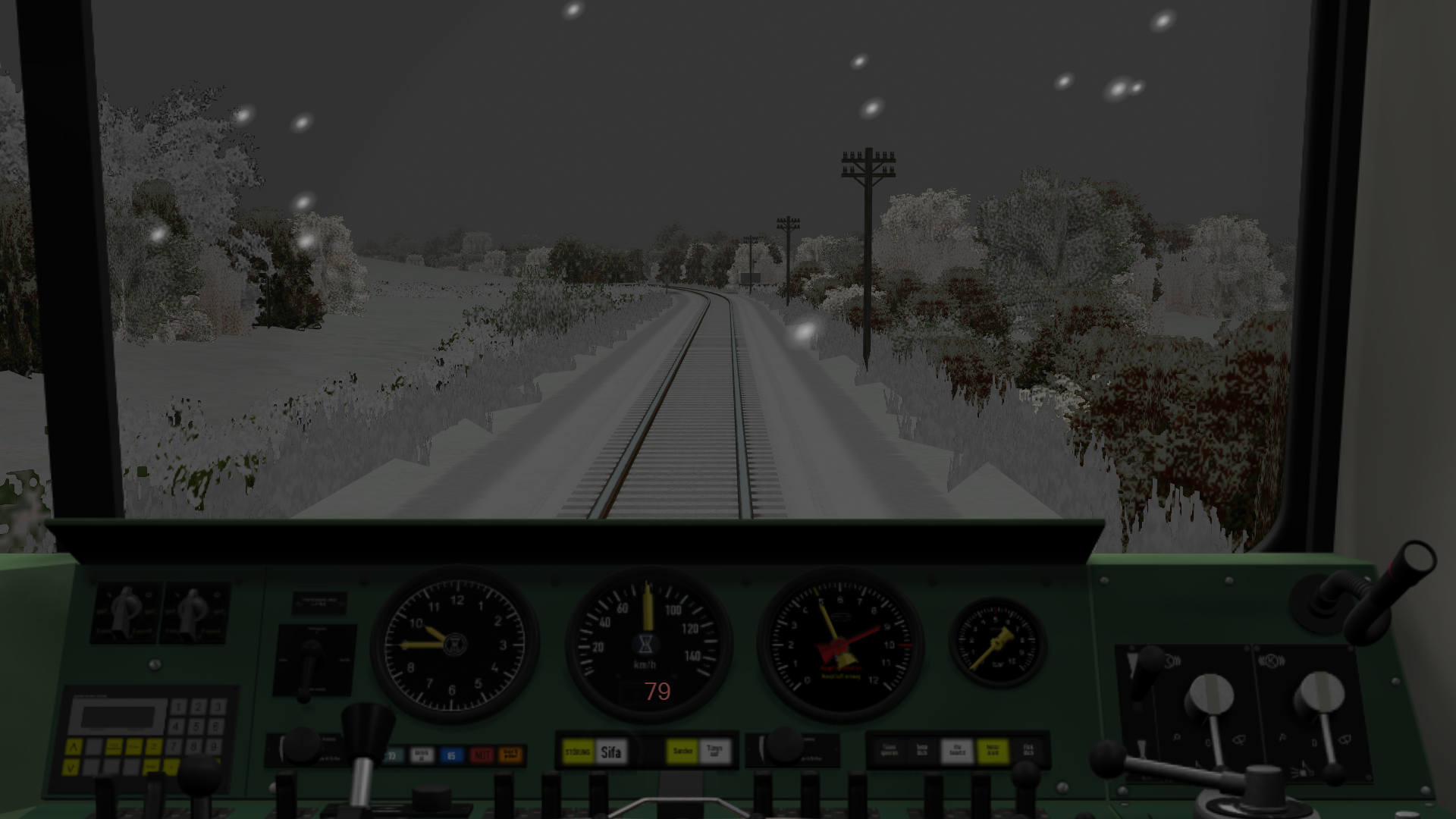The height and width of the screenshot is (819, 1456).
Task: Open doors with the Türen auf button
Action: pos(714,752)
